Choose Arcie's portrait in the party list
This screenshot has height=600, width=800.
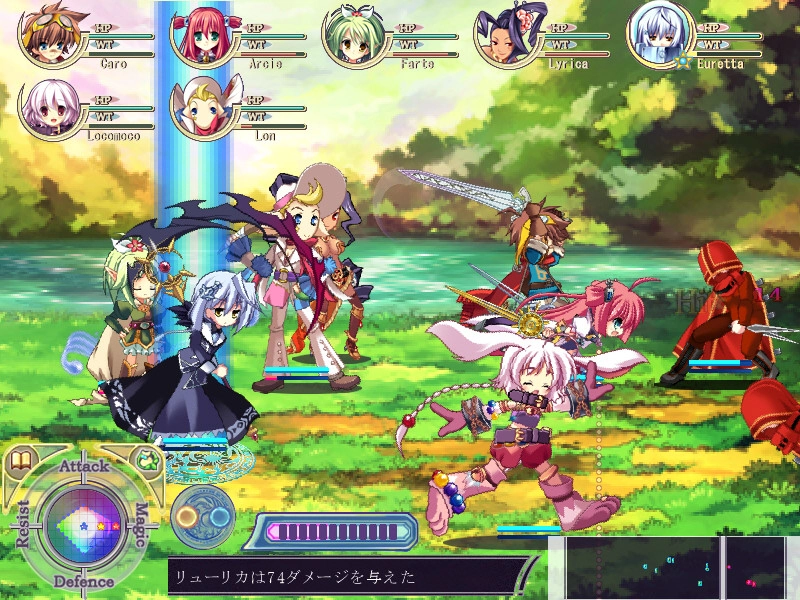click(199, 37)
